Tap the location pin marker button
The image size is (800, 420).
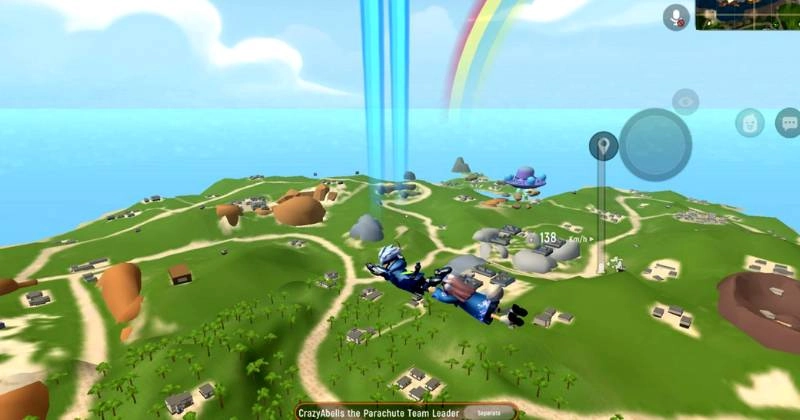(603, 147)
